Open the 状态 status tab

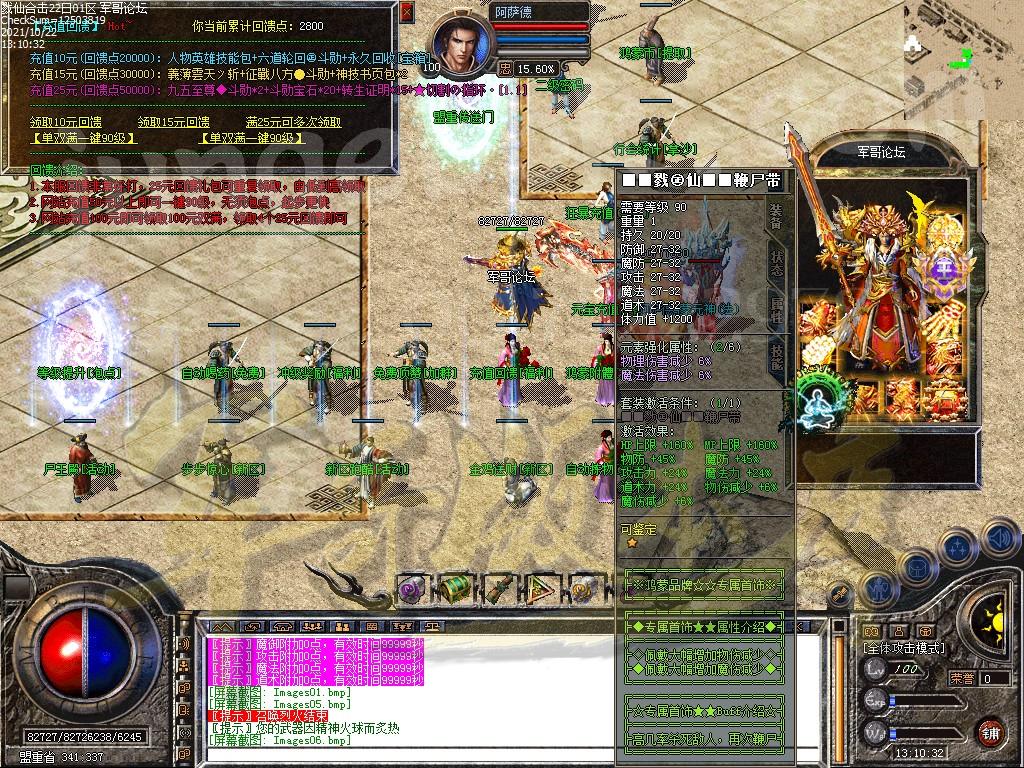[x=776, y=262]
